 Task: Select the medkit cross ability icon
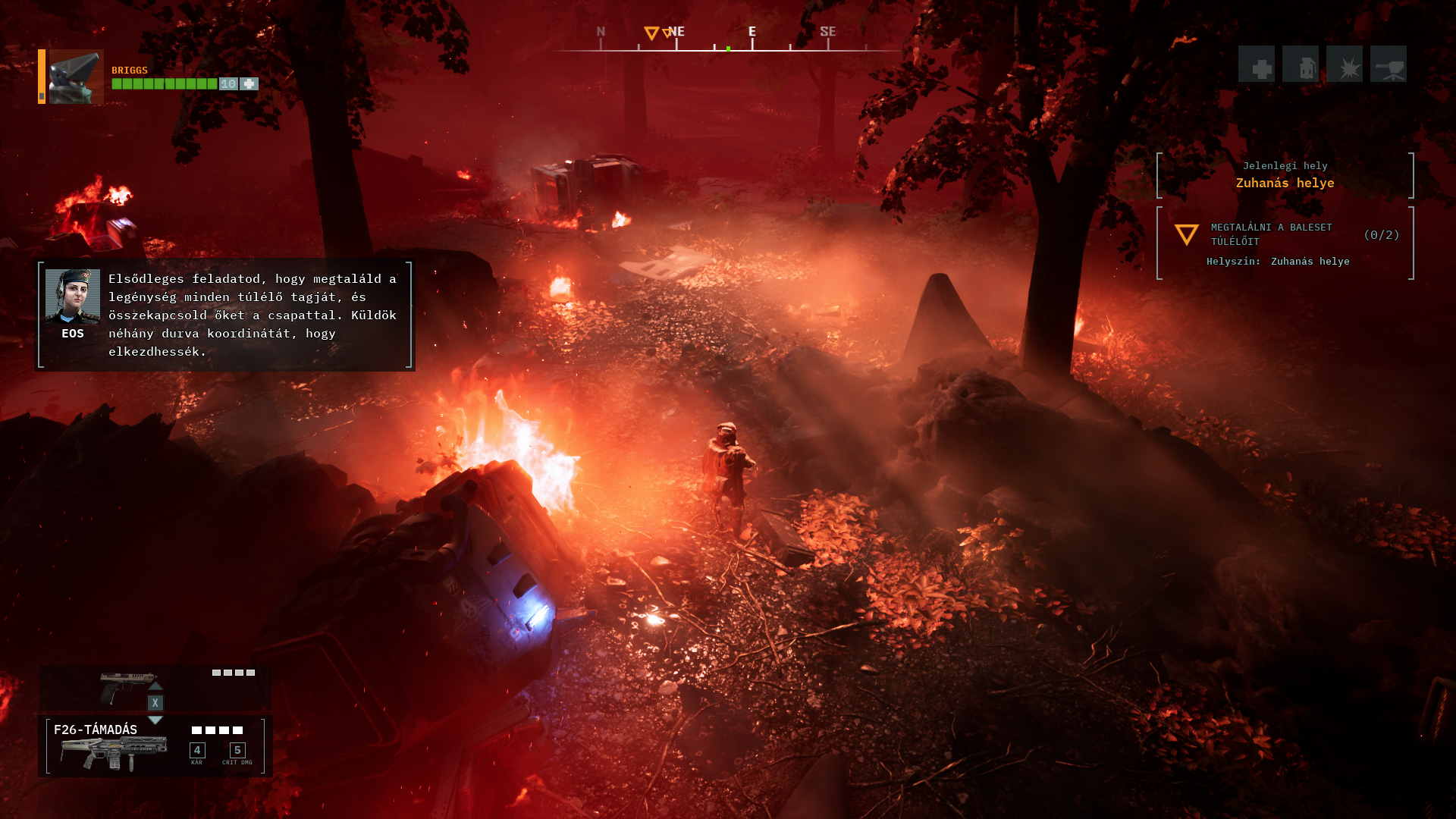point(1257,64)
